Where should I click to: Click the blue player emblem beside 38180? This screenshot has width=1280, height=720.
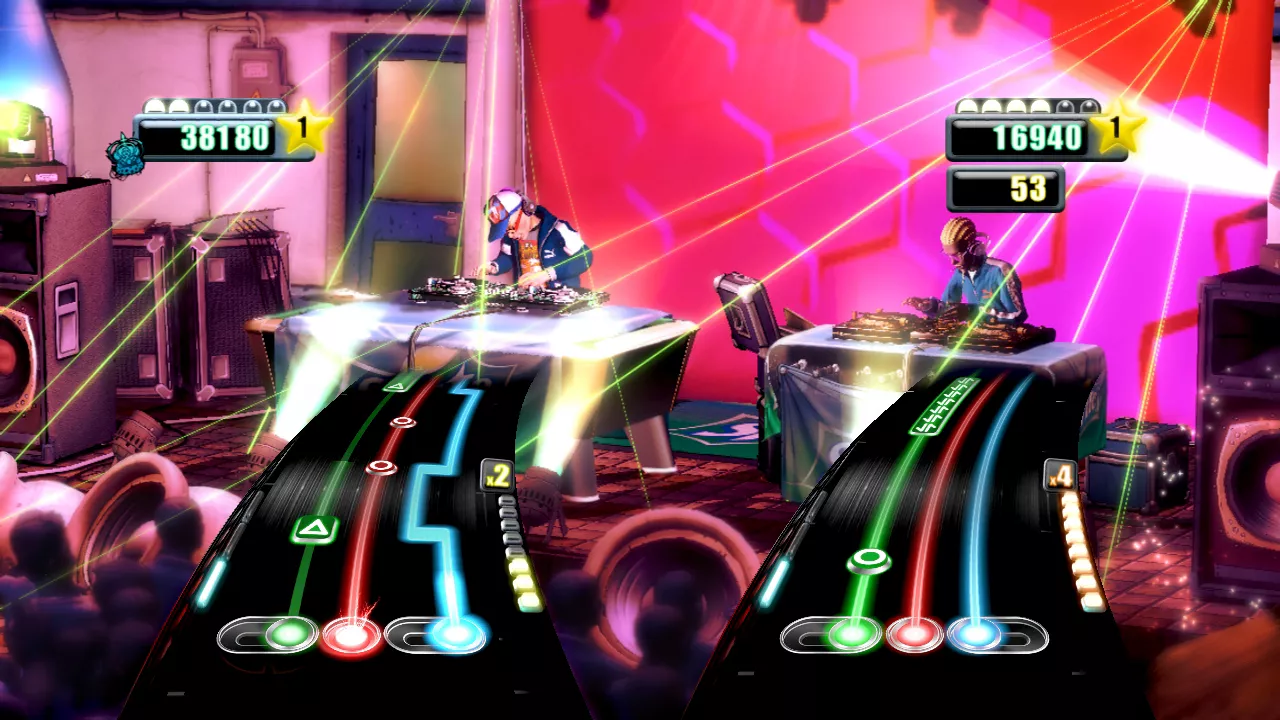pos(126,155)
